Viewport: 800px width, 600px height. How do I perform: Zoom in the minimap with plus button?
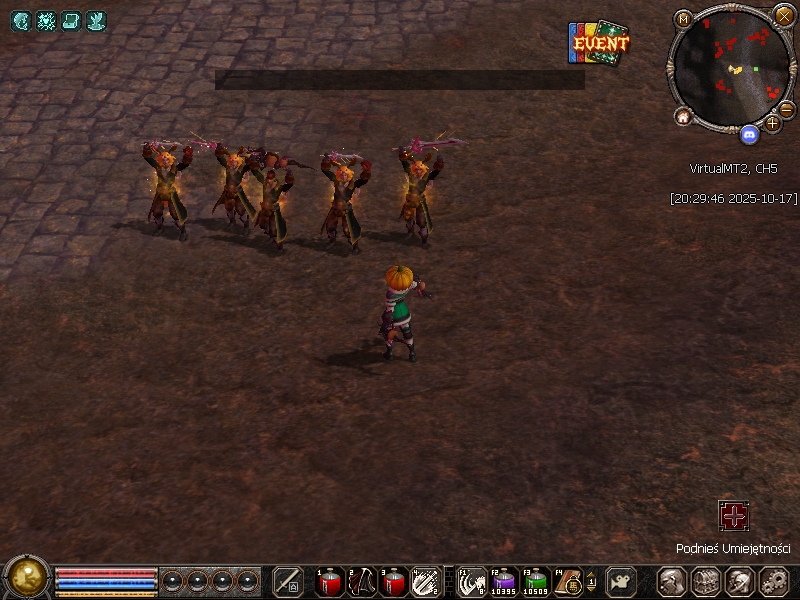pyautogui.click(x=772, y=123)
